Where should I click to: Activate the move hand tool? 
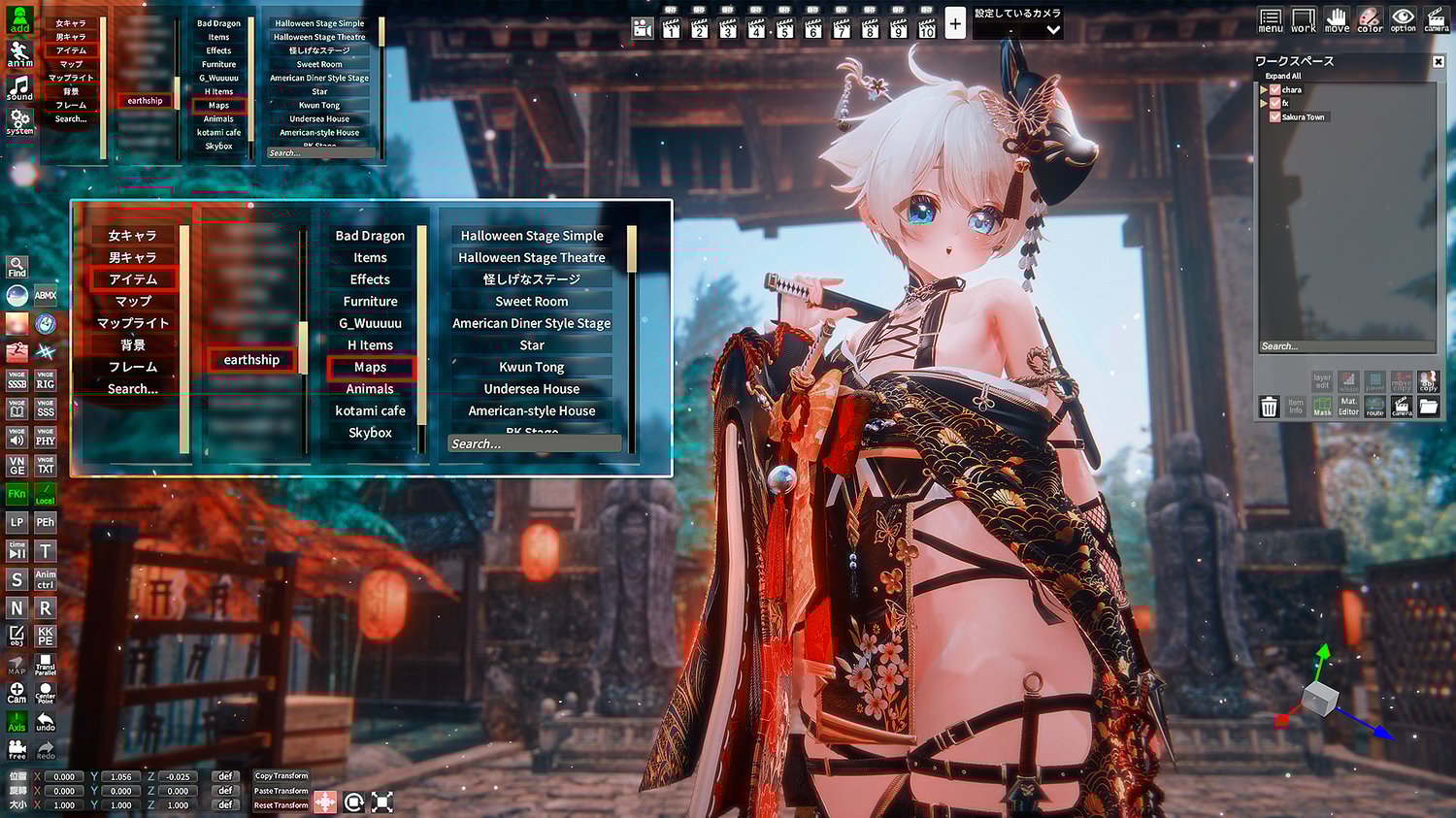coord(1337,19)
